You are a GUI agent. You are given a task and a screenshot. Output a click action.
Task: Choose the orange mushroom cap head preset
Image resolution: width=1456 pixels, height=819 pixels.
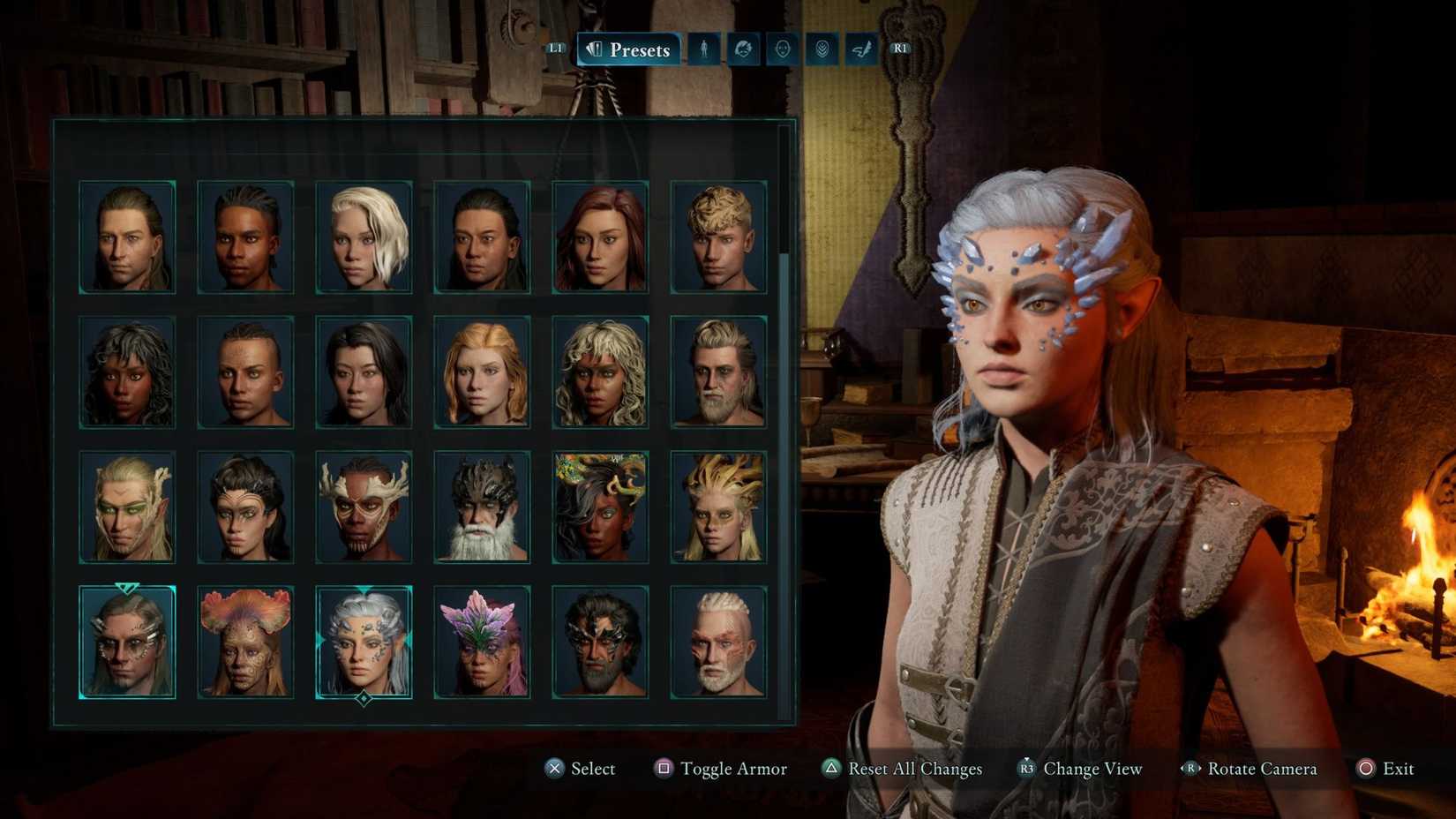245,642
